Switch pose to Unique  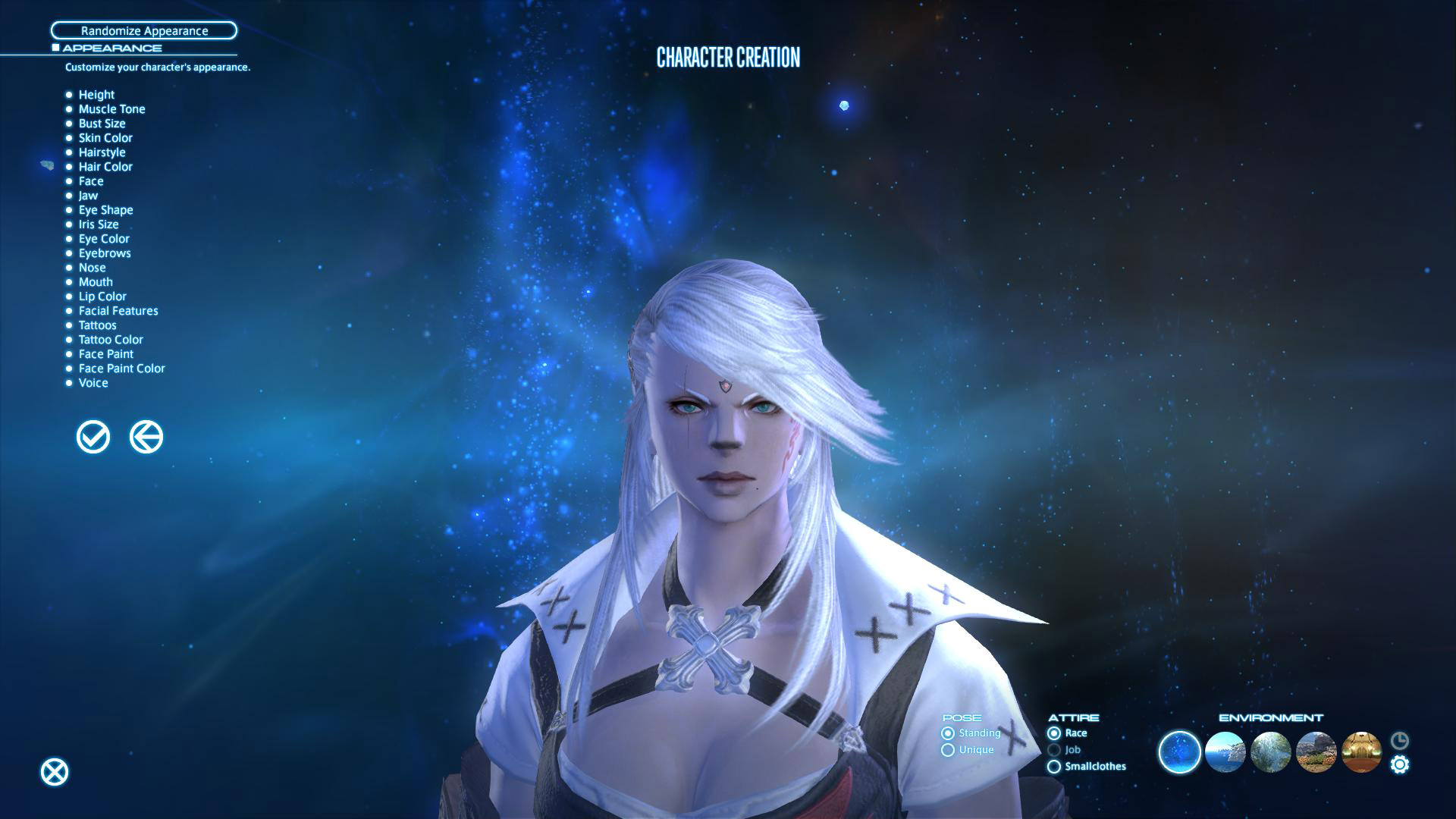point(948,750)
